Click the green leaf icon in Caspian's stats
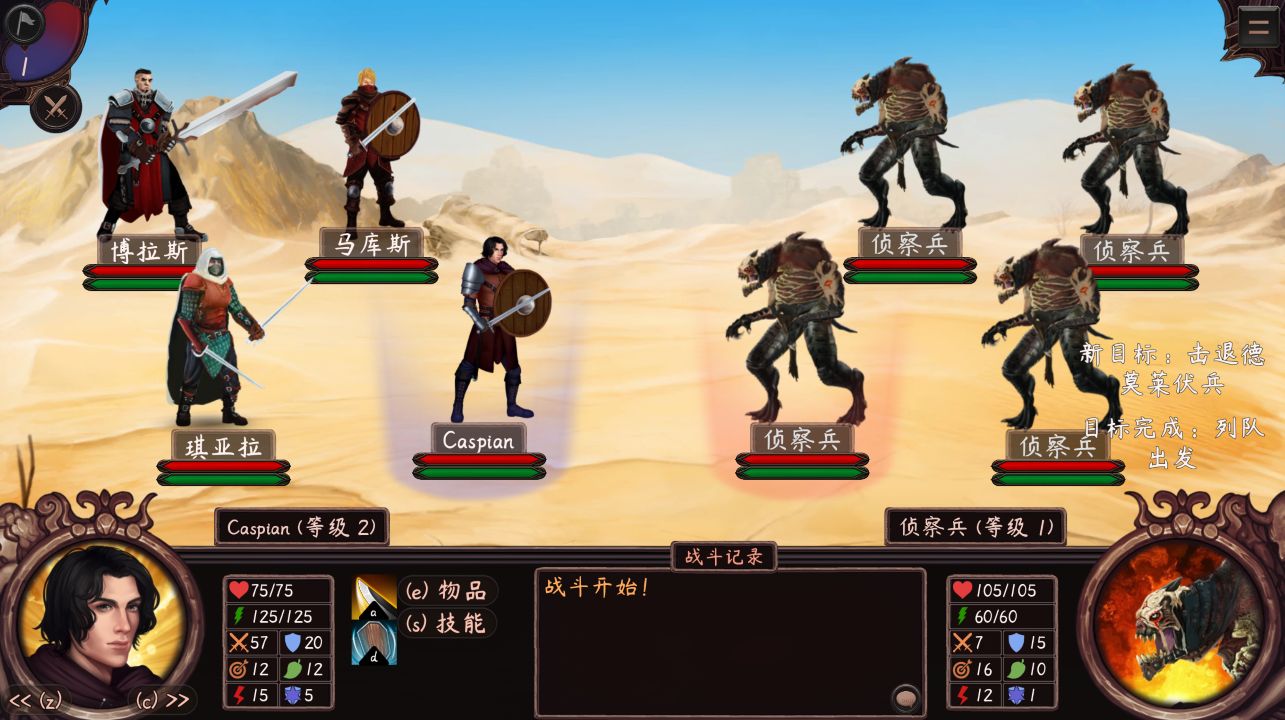The height and width of the screenshot is (720, 1285). [x=293, y=671]
